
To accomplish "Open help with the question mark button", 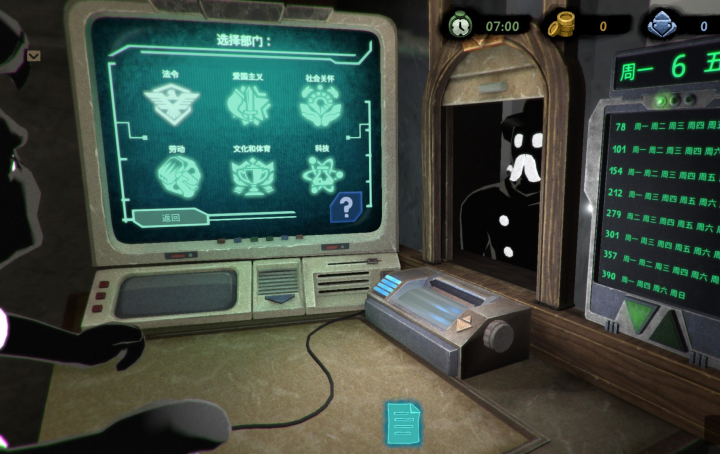I will pyautogui.click(x=346, y=207).
